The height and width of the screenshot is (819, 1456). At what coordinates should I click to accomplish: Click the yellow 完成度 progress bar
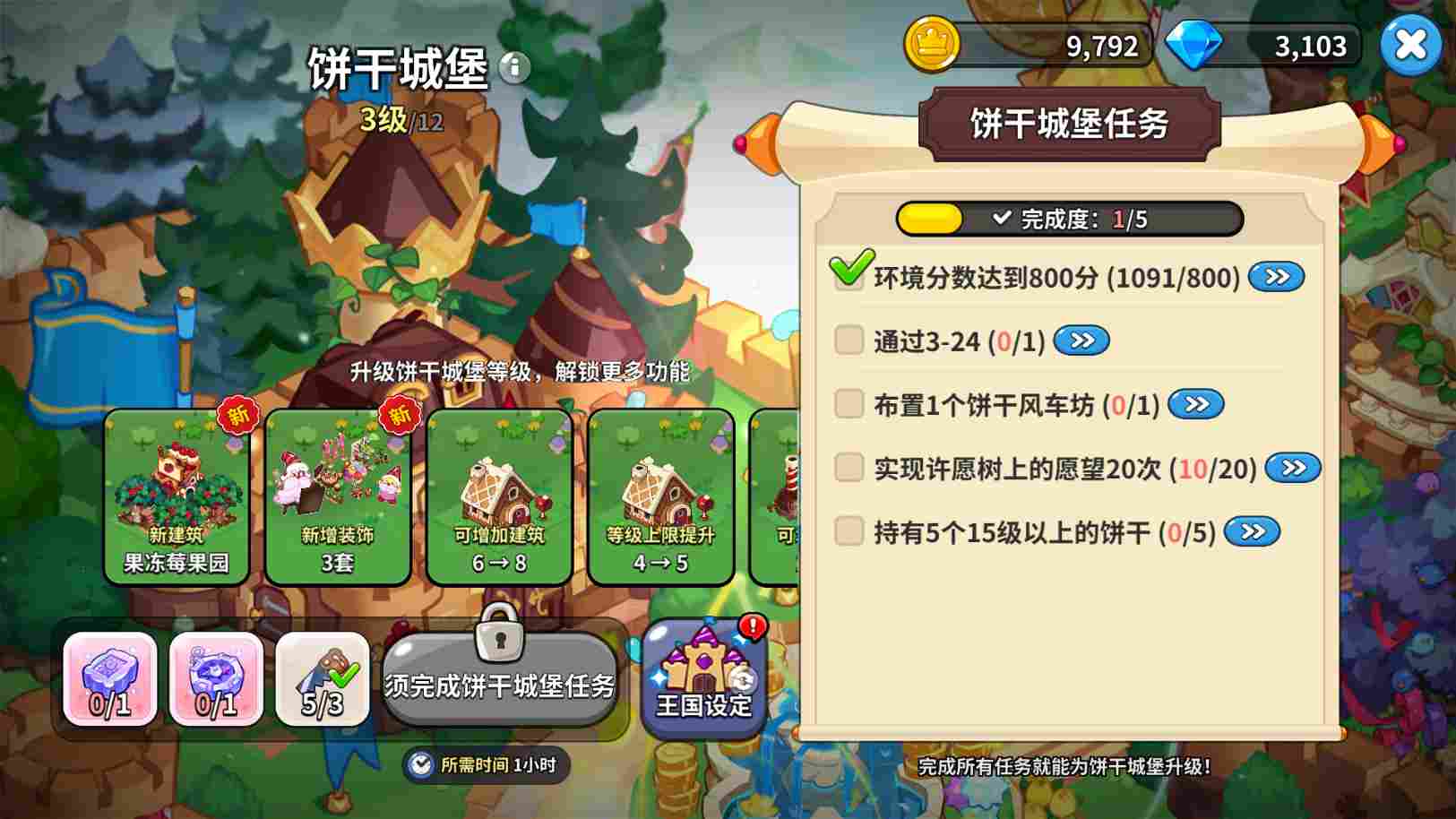[x=930, y=218]
